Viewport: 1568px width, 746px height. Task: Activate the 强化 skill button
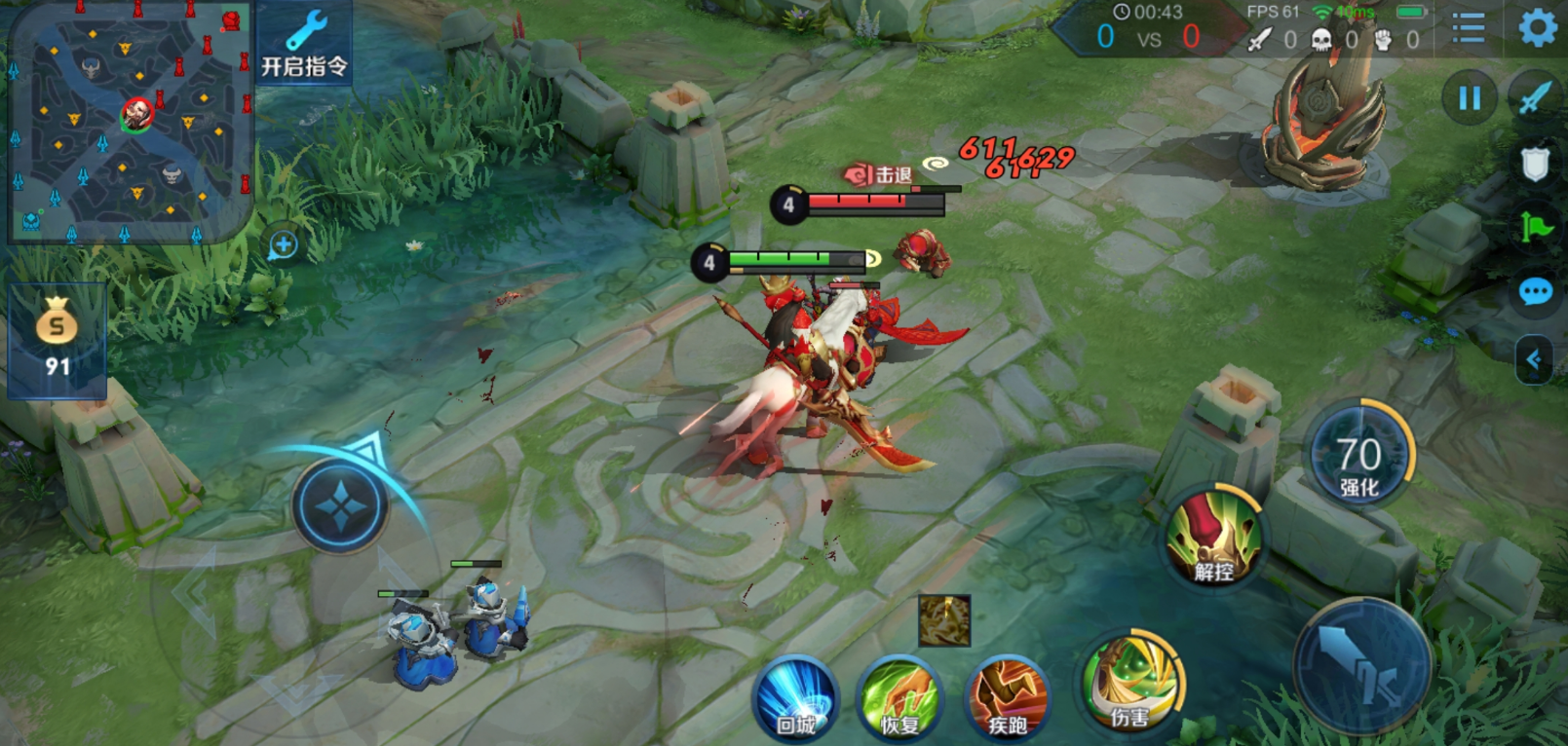click(1358, 458)
